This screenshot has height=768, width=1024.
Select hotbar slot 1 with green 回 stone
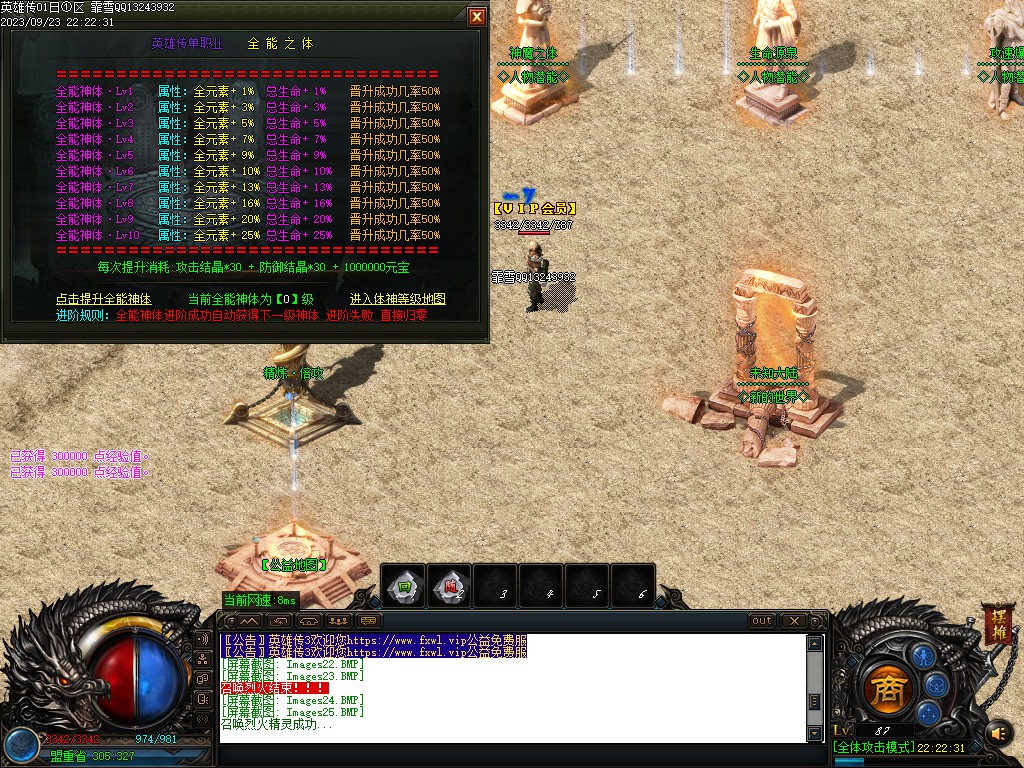tap(405, 586)
